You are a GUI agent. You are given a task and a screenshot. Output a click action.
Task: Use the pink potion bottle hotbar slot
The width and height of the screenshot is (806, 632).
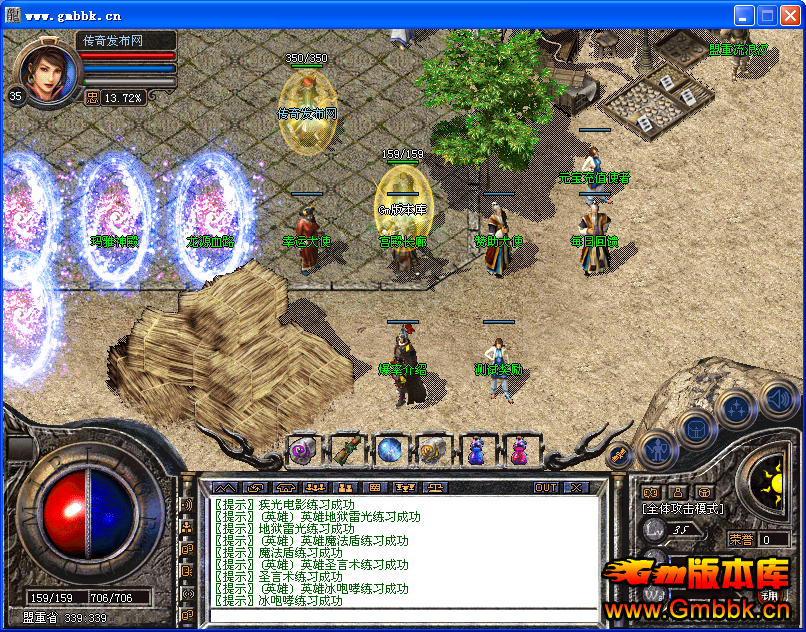(519, 451)
